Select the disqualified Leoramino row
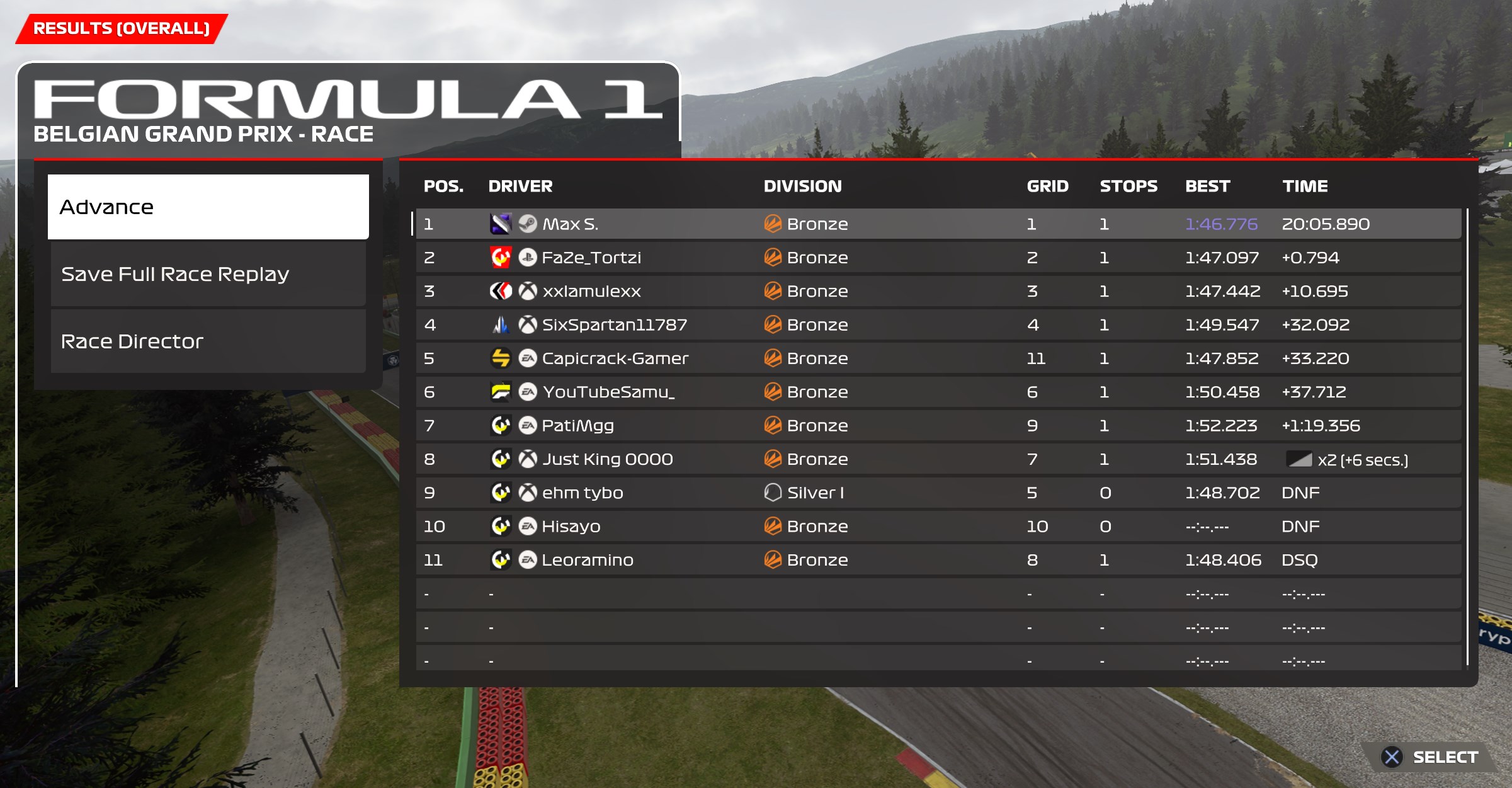Viewport: 1512px width, 788px height. click(587, 560)
